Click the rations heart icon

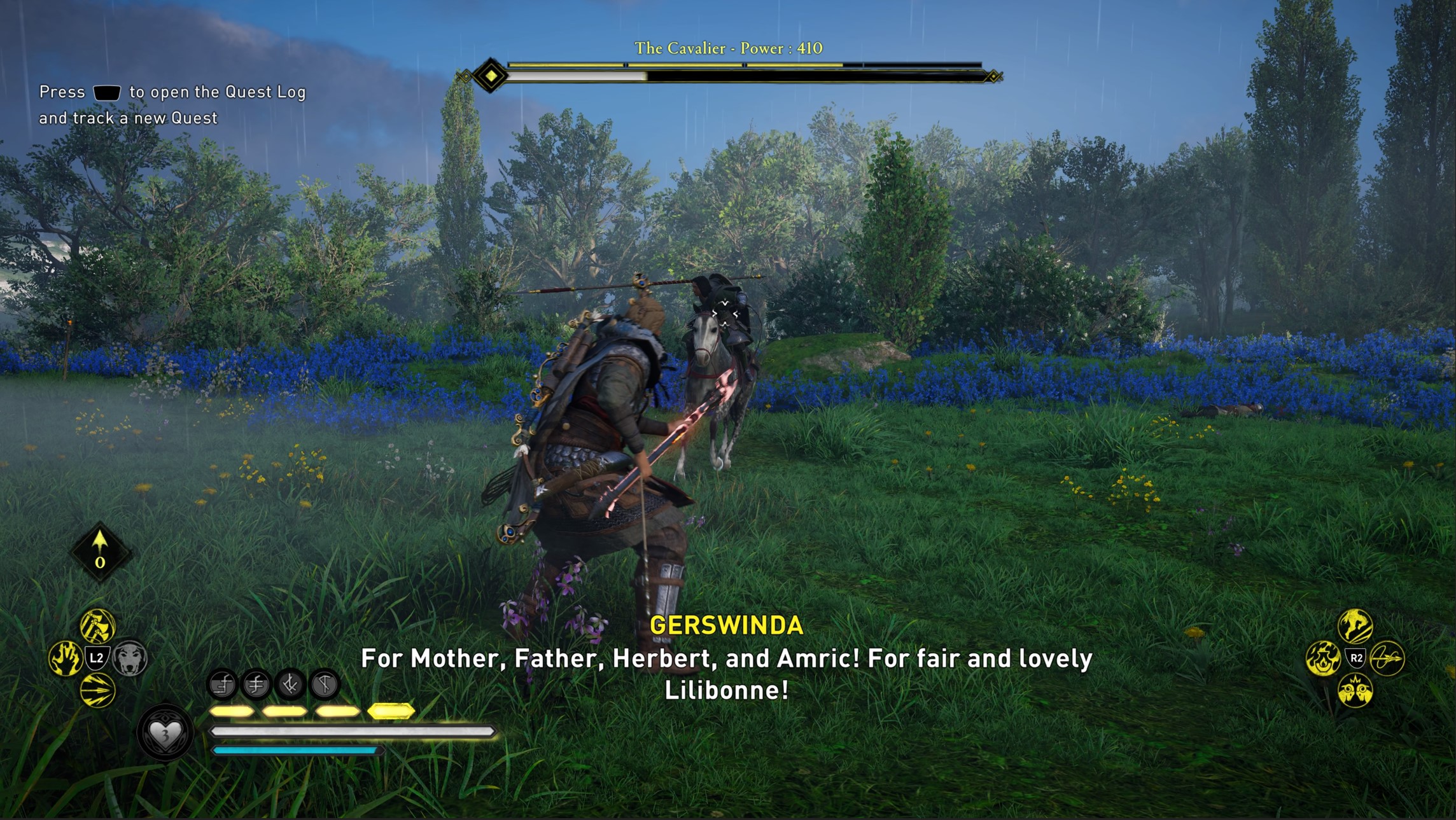[x=165, y=733]
